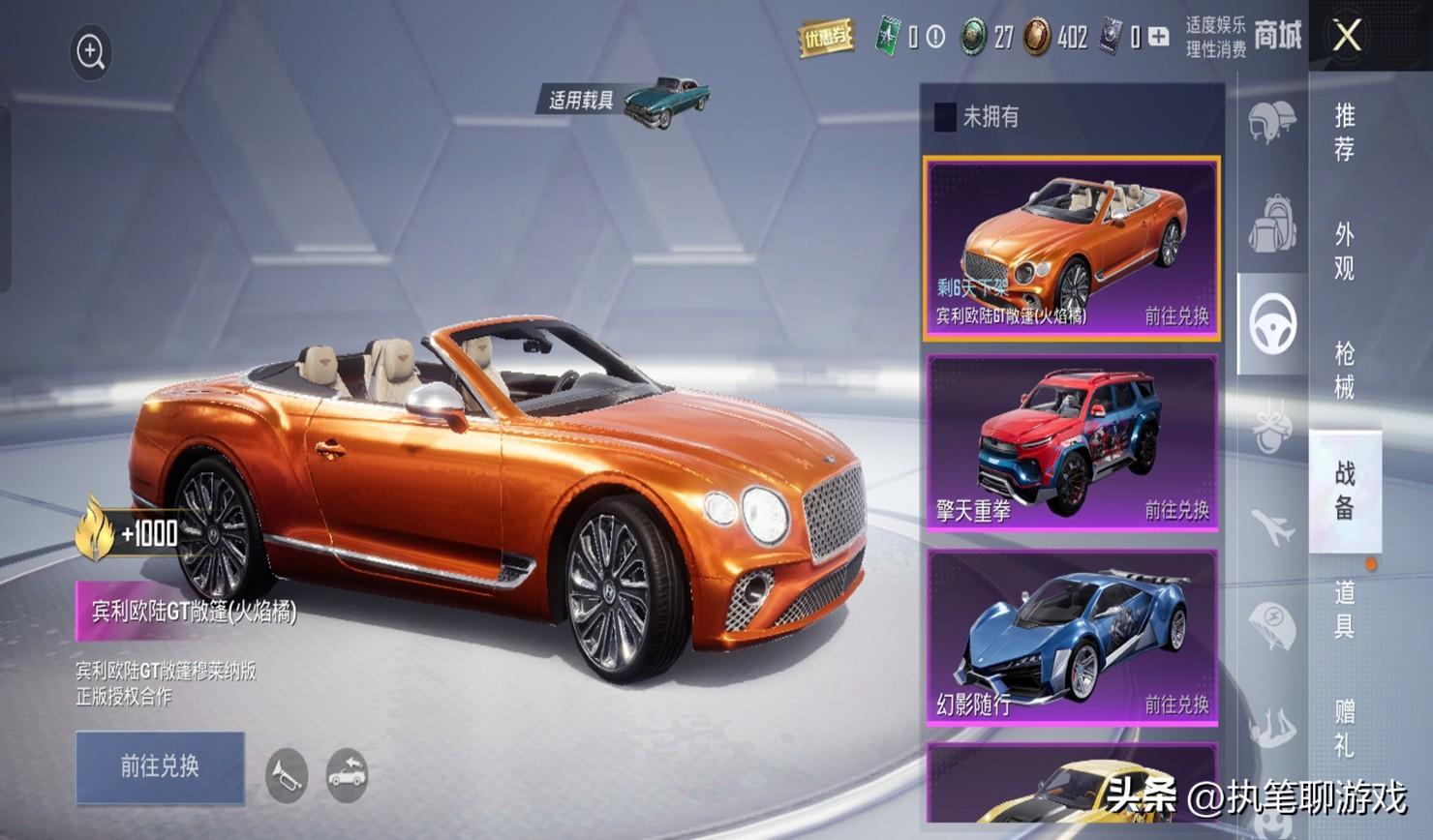The height and width of the screenshot is (840, 1433).
Task: Open the airplane category icon
Action: [x=1272, y=527]
